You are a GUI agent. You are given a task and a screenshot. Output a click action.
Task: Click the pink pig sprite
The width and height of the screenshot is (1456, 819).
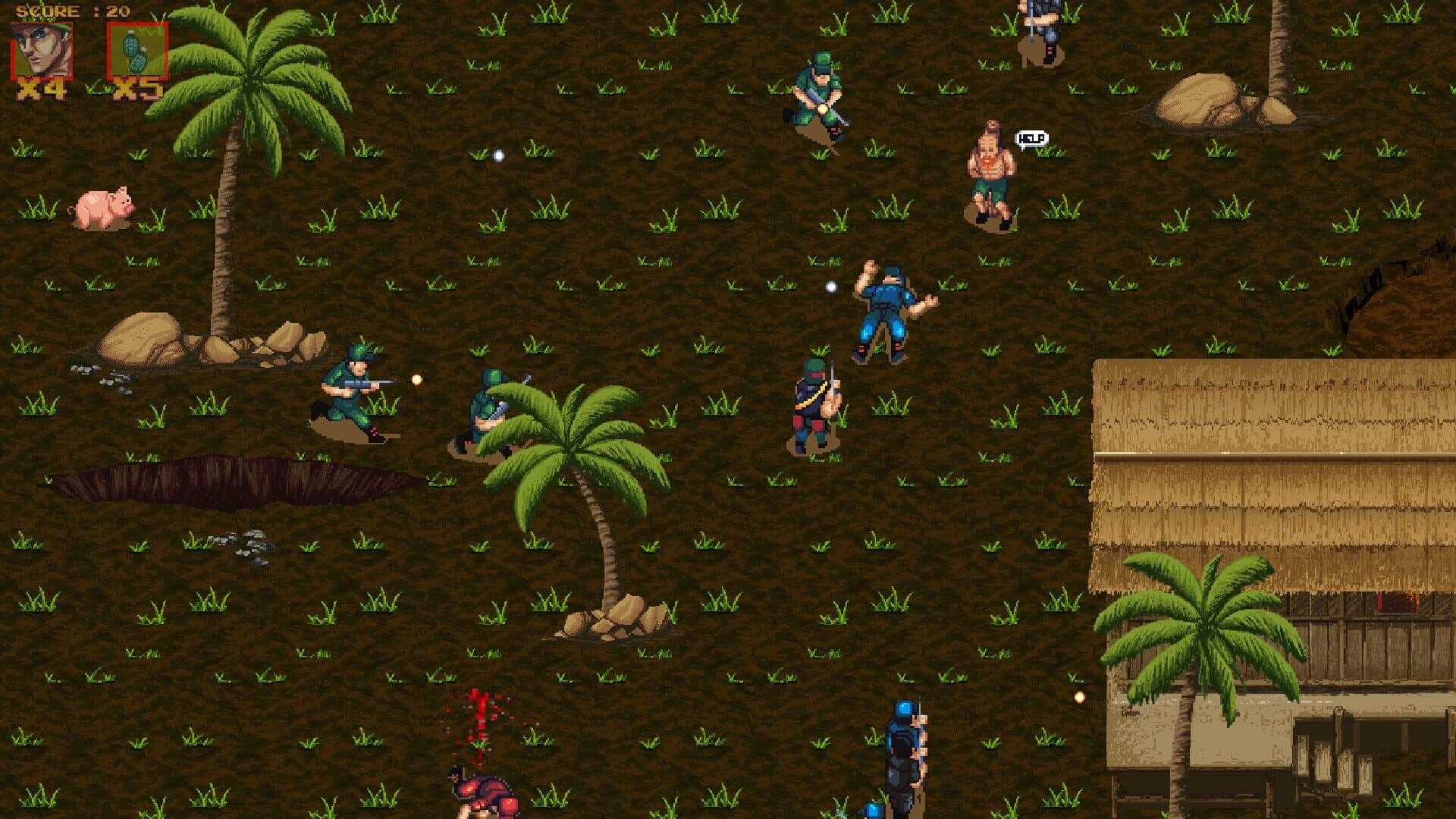coord(106,206)
